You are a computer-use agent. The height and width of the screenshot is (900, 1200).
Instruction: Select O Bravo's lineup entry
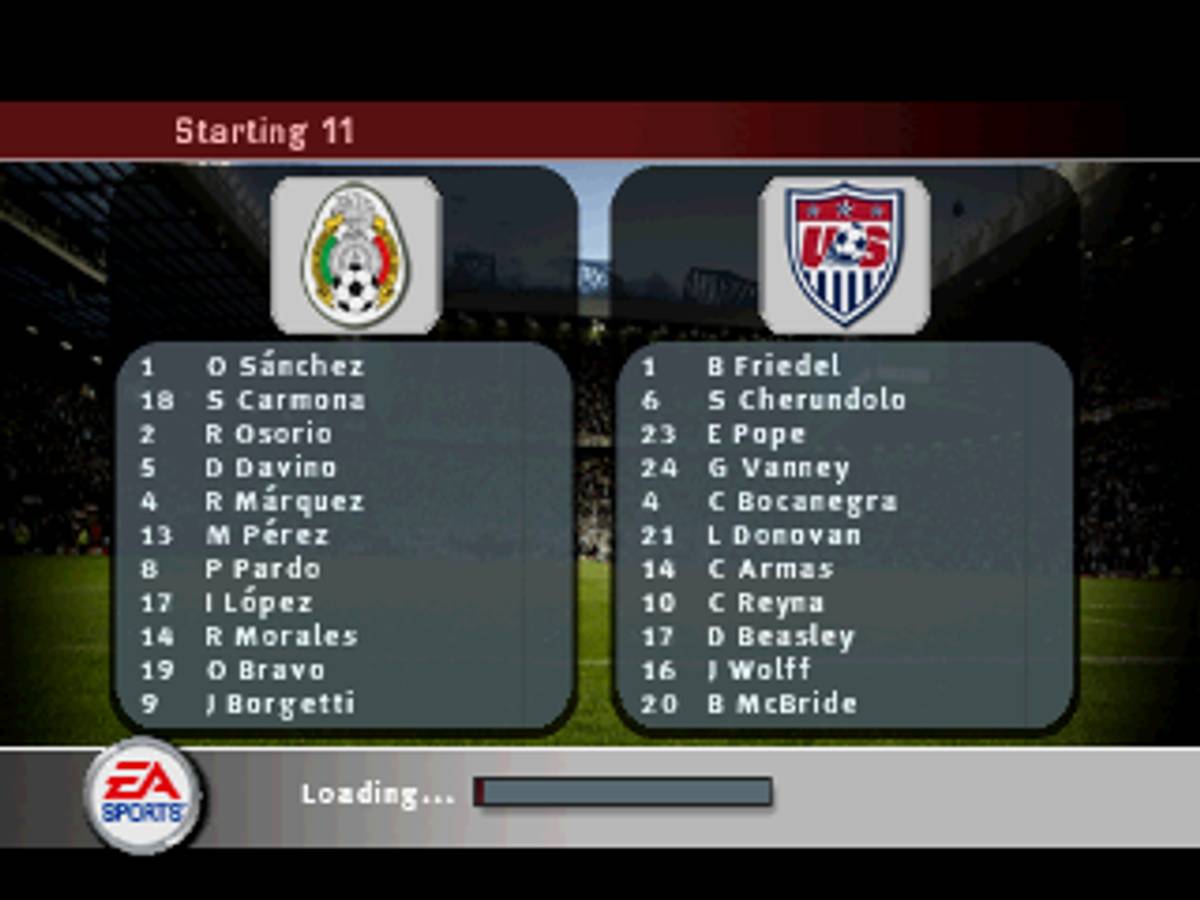[265, 670]
